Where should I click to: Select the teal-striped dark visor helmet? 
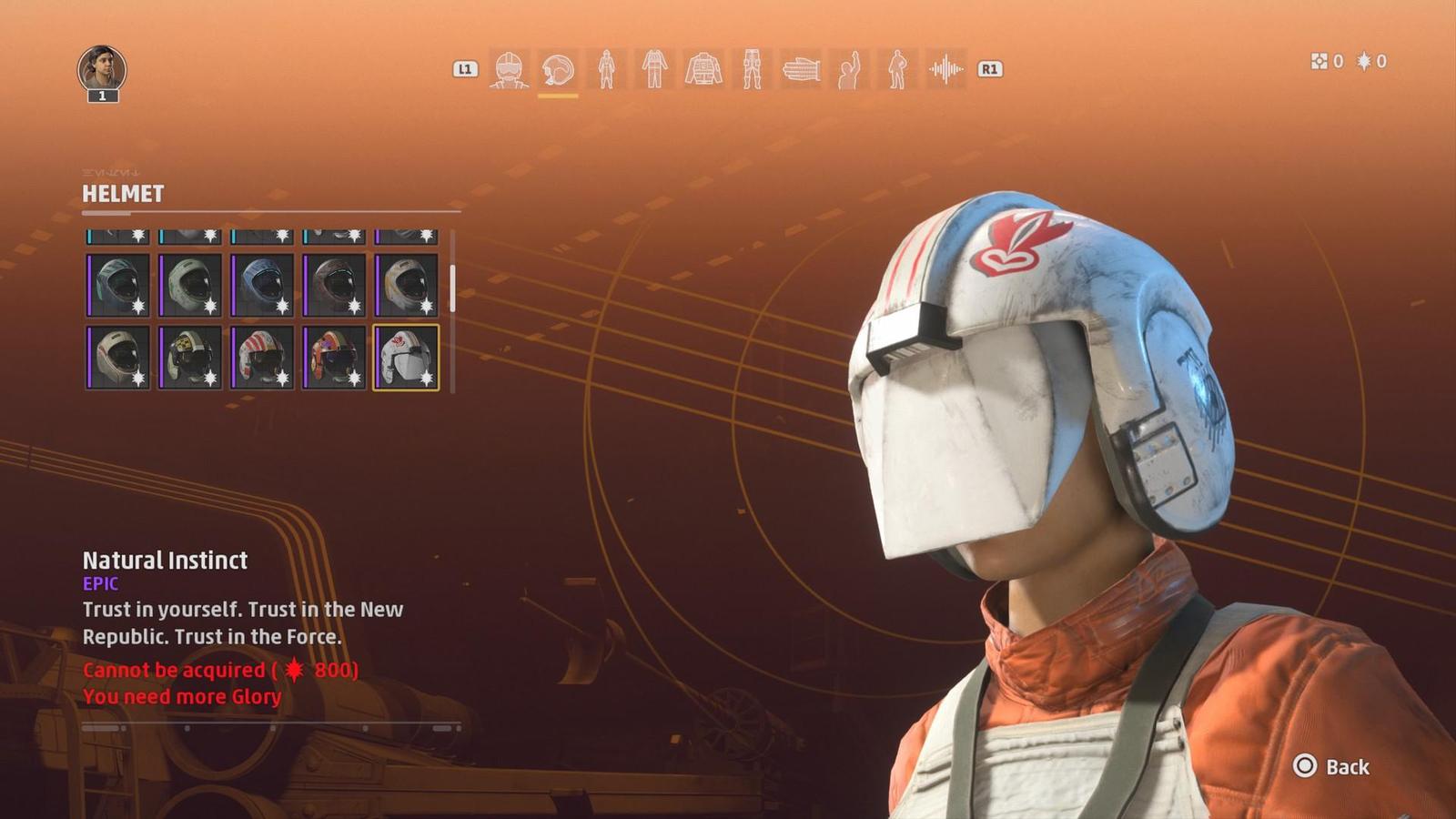pos(118,286)
